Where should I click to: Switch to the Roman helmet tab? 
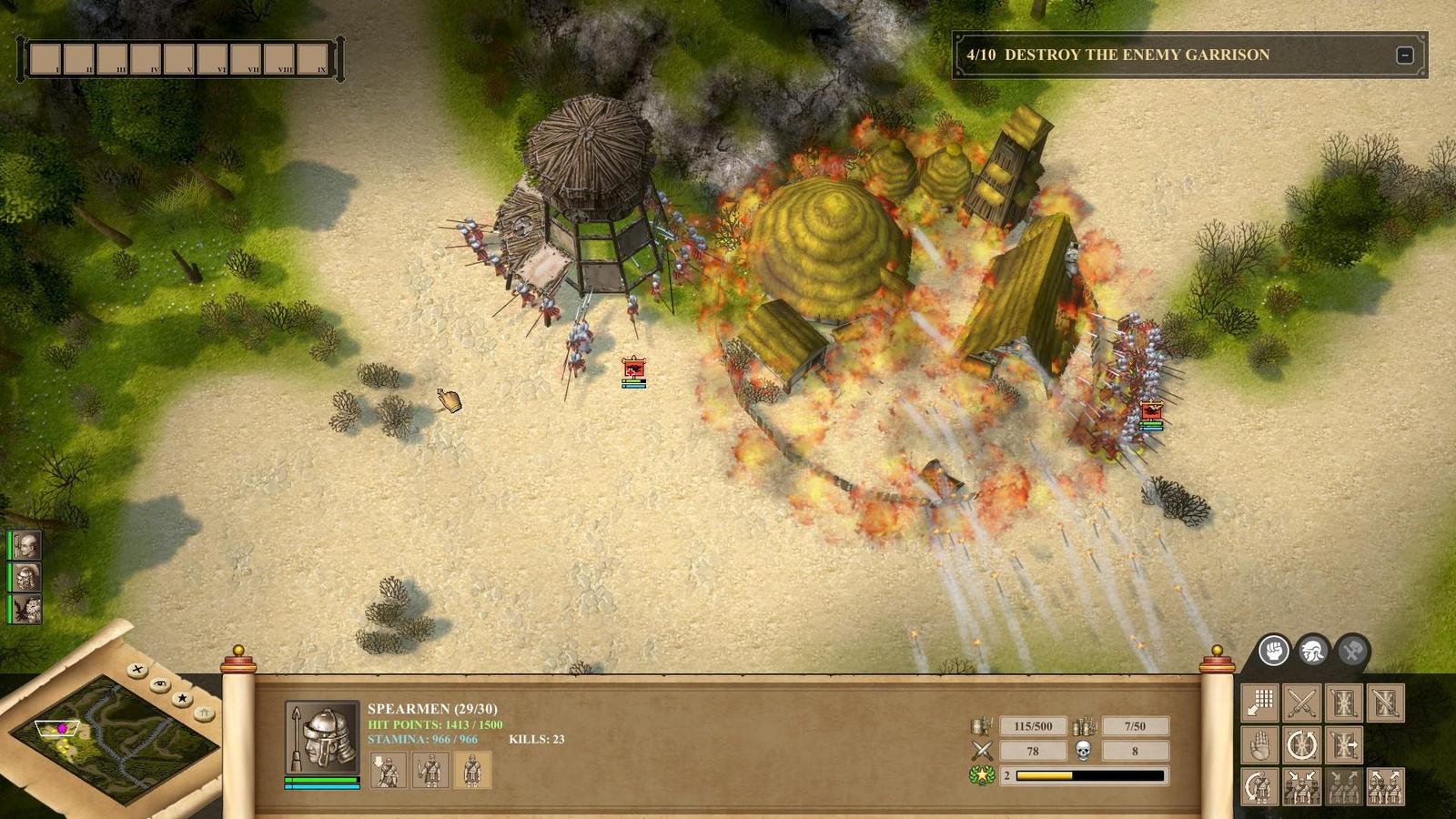pos(1313,651)
